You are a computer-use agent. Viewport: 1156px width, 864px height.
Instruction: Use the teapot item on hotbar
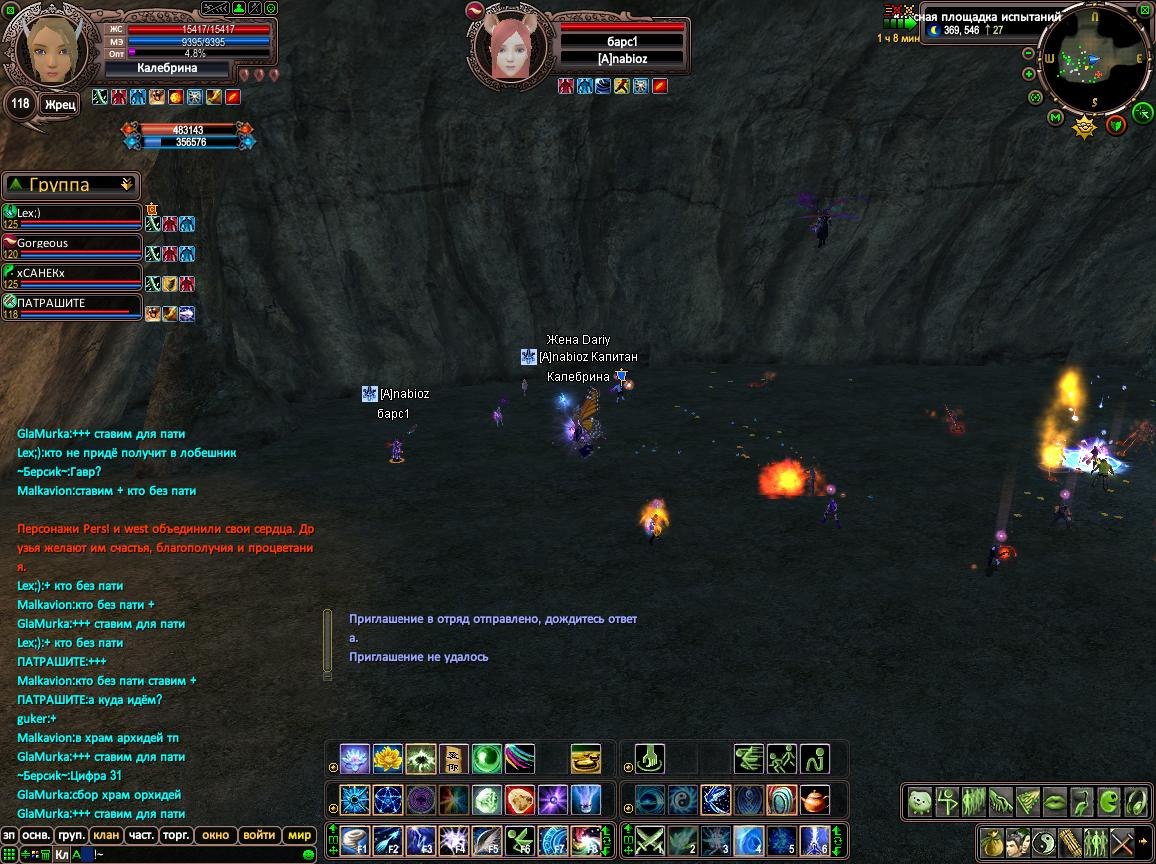pyautogui.click(x=814, y=799)
